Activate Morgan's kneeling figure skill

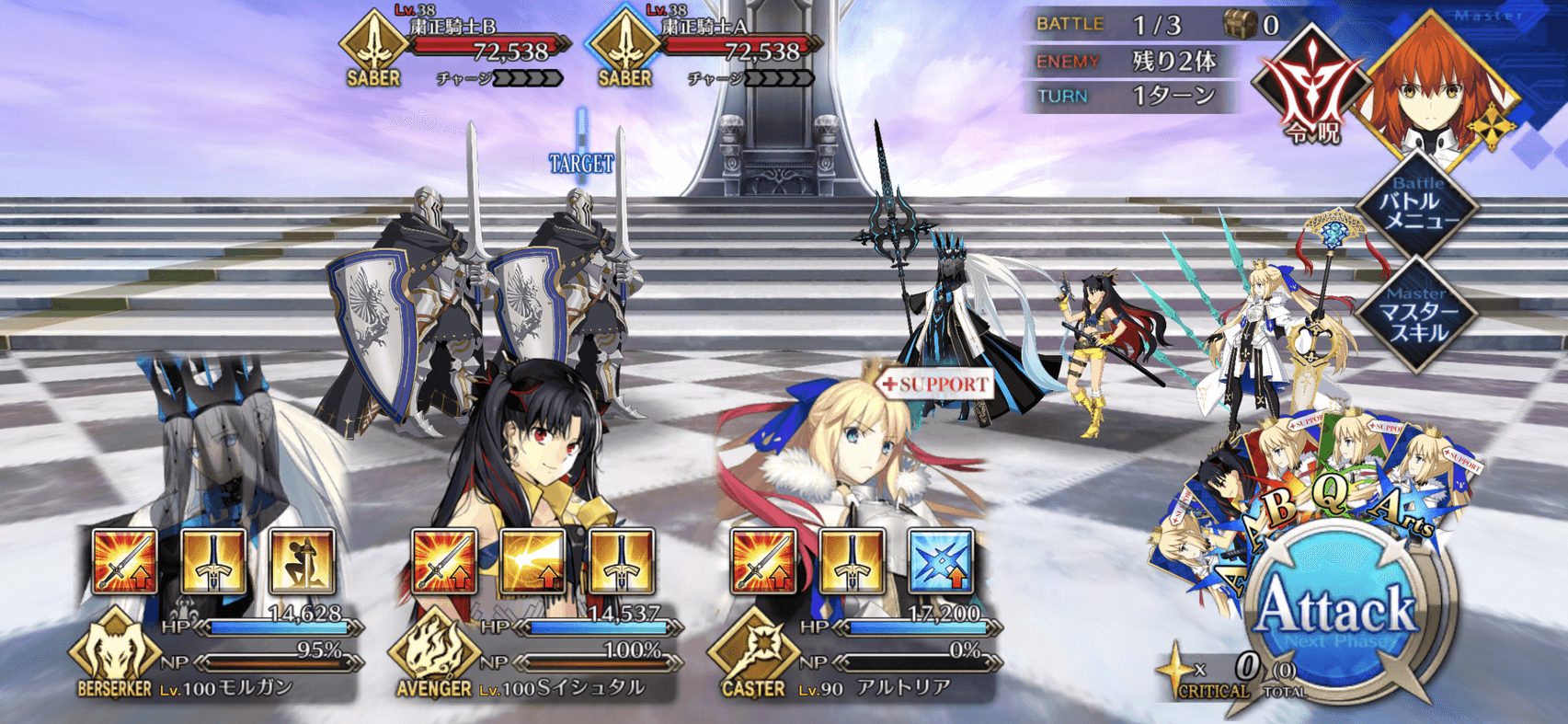pyautogui.click(x=302, y=561)
